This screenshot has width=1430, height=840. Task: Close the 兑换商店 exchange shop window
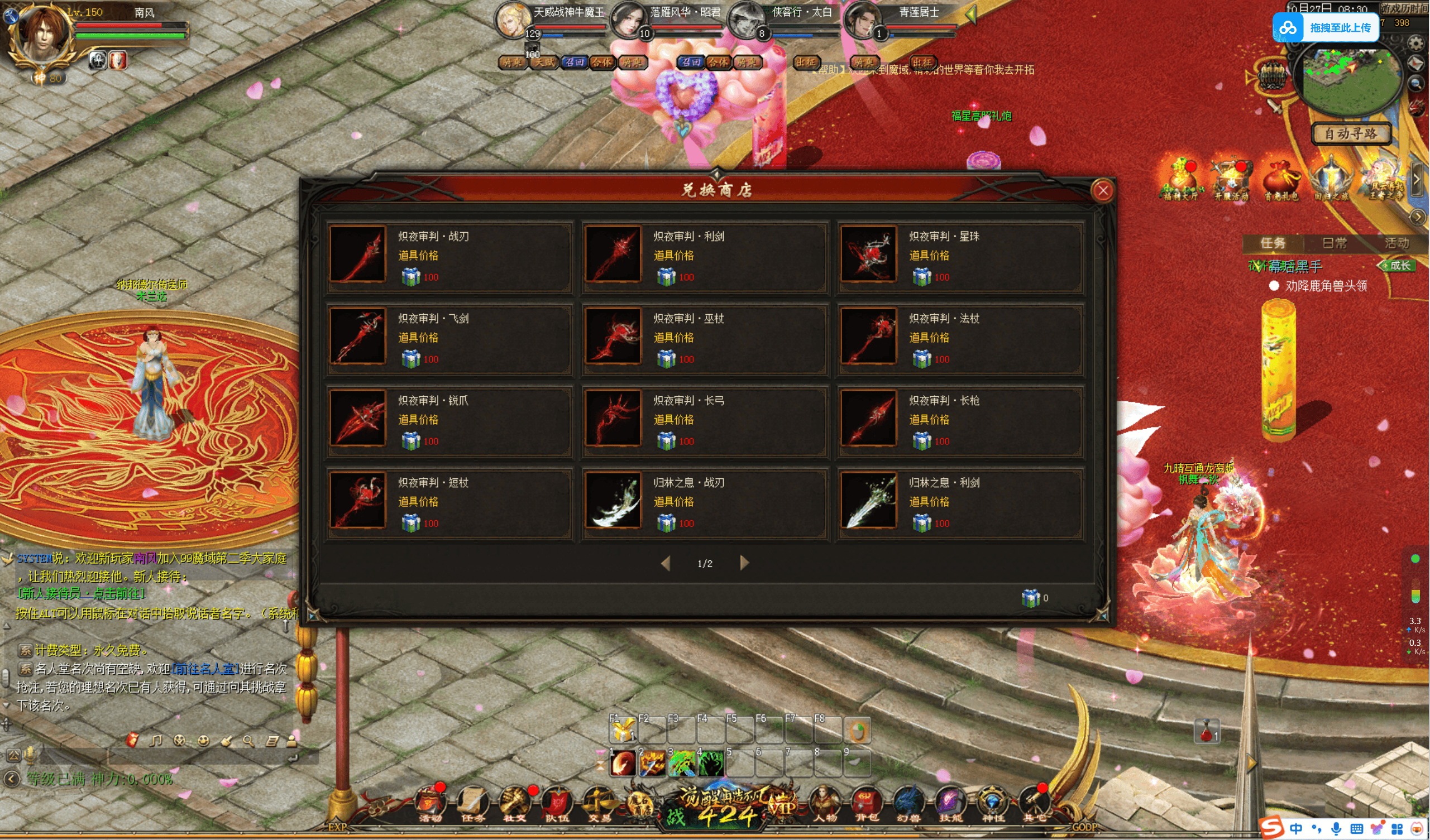coord(1103,191)
